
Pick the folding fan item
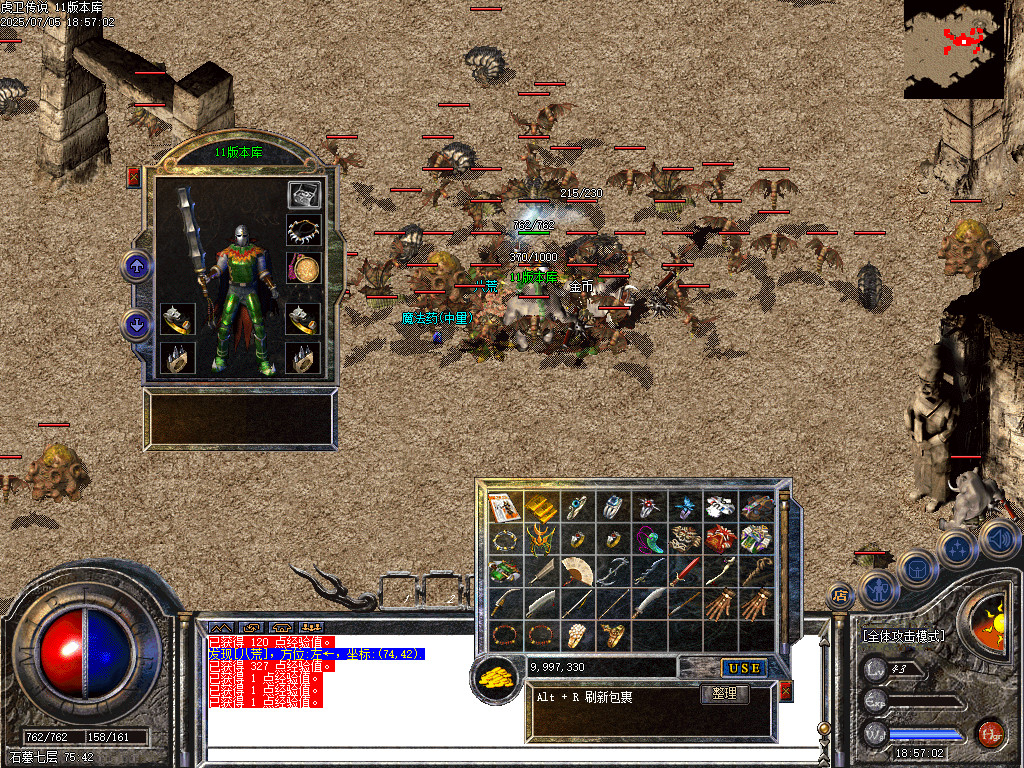coord(577,571)
